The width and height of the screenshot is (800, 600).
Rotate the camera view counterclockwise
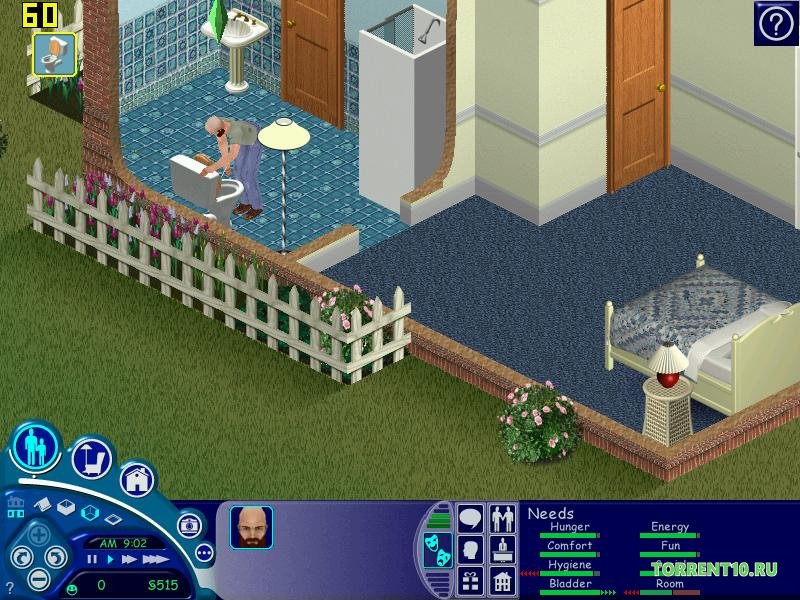pos(20,557)
